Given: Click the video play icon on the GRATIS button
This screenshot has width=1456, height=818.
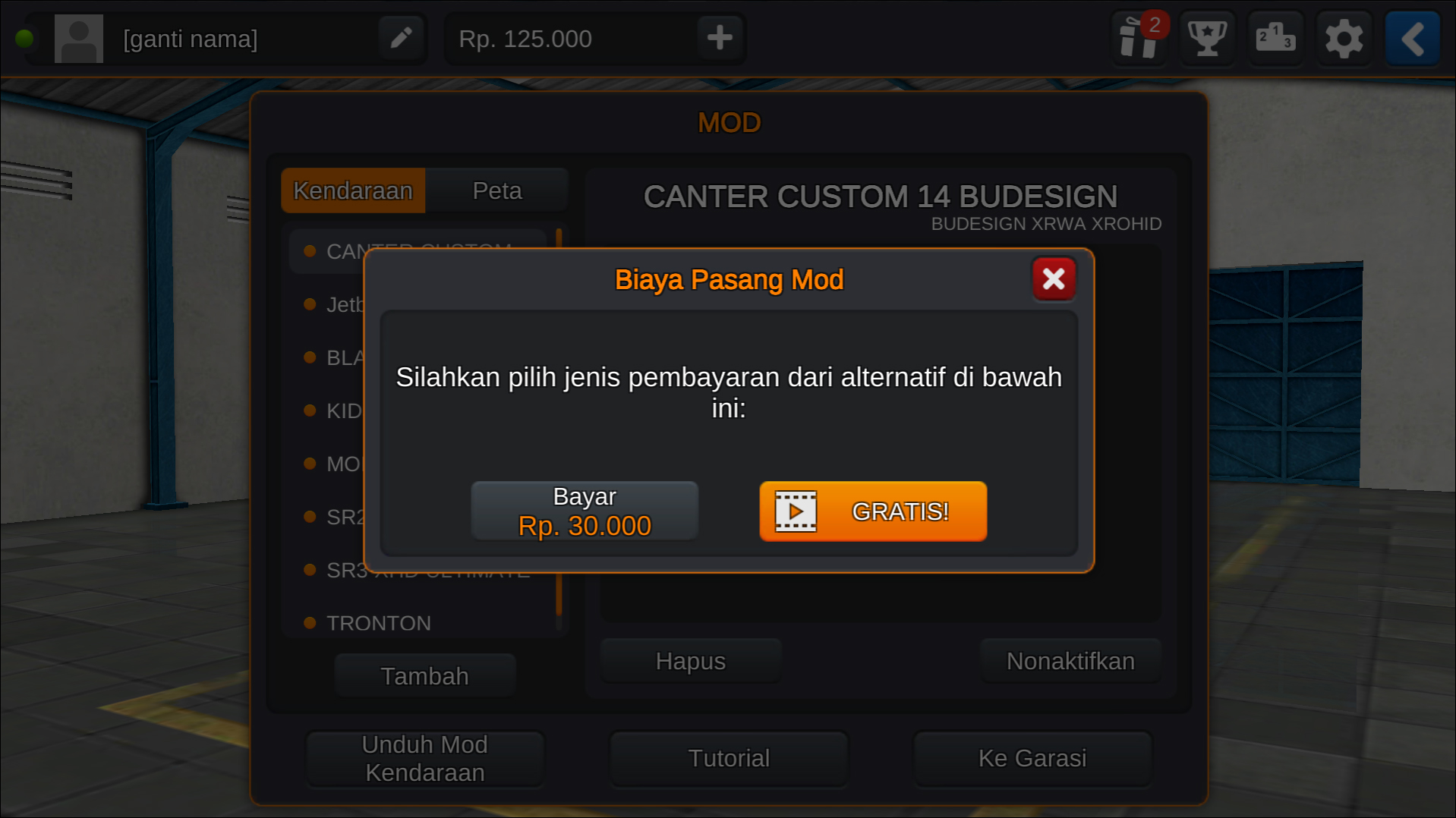Looking at the screenshot, I should [x=796, y=511].
